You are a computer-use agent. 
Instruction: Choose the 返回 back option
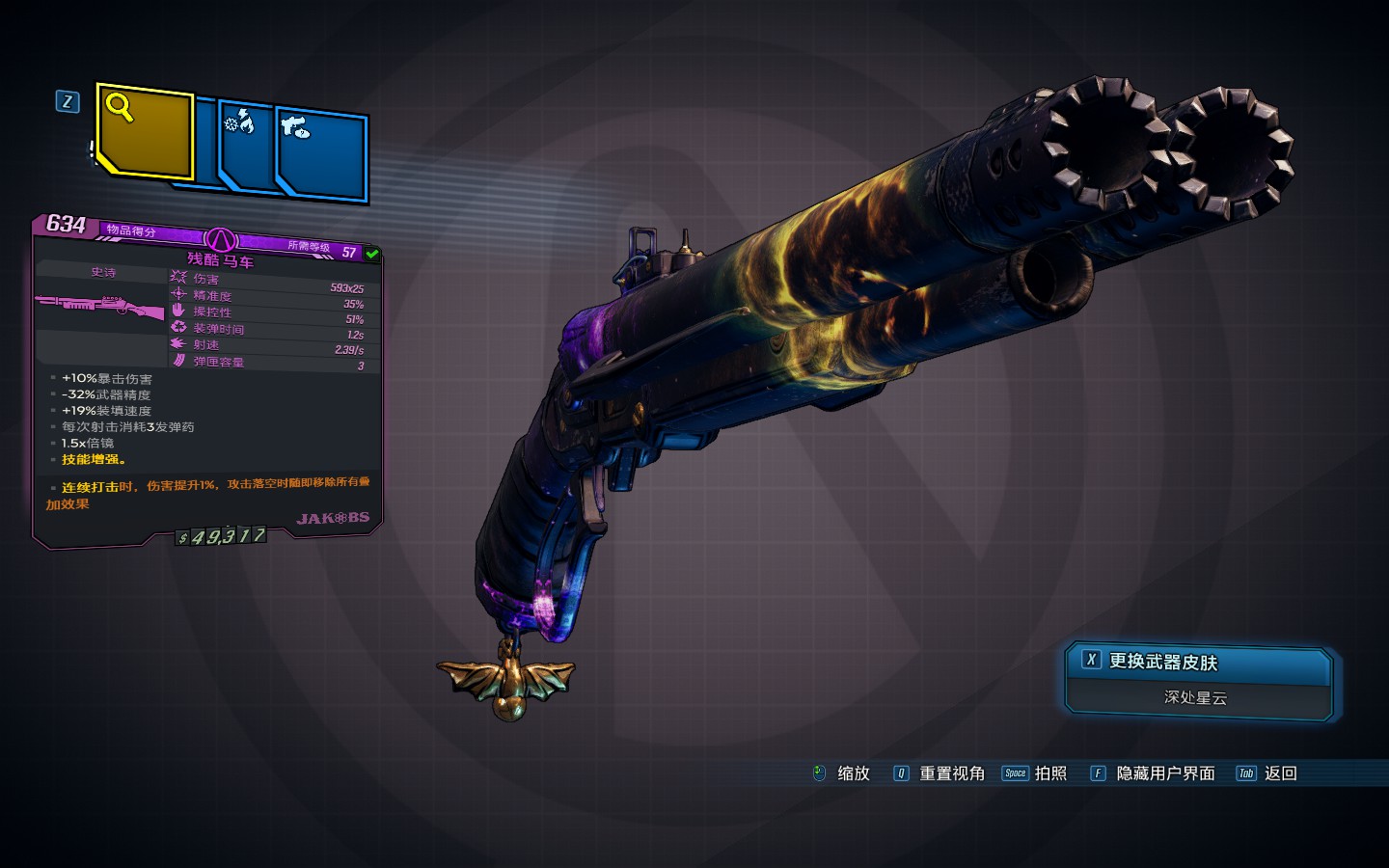pyautogui.click(x=1267, y=773)
